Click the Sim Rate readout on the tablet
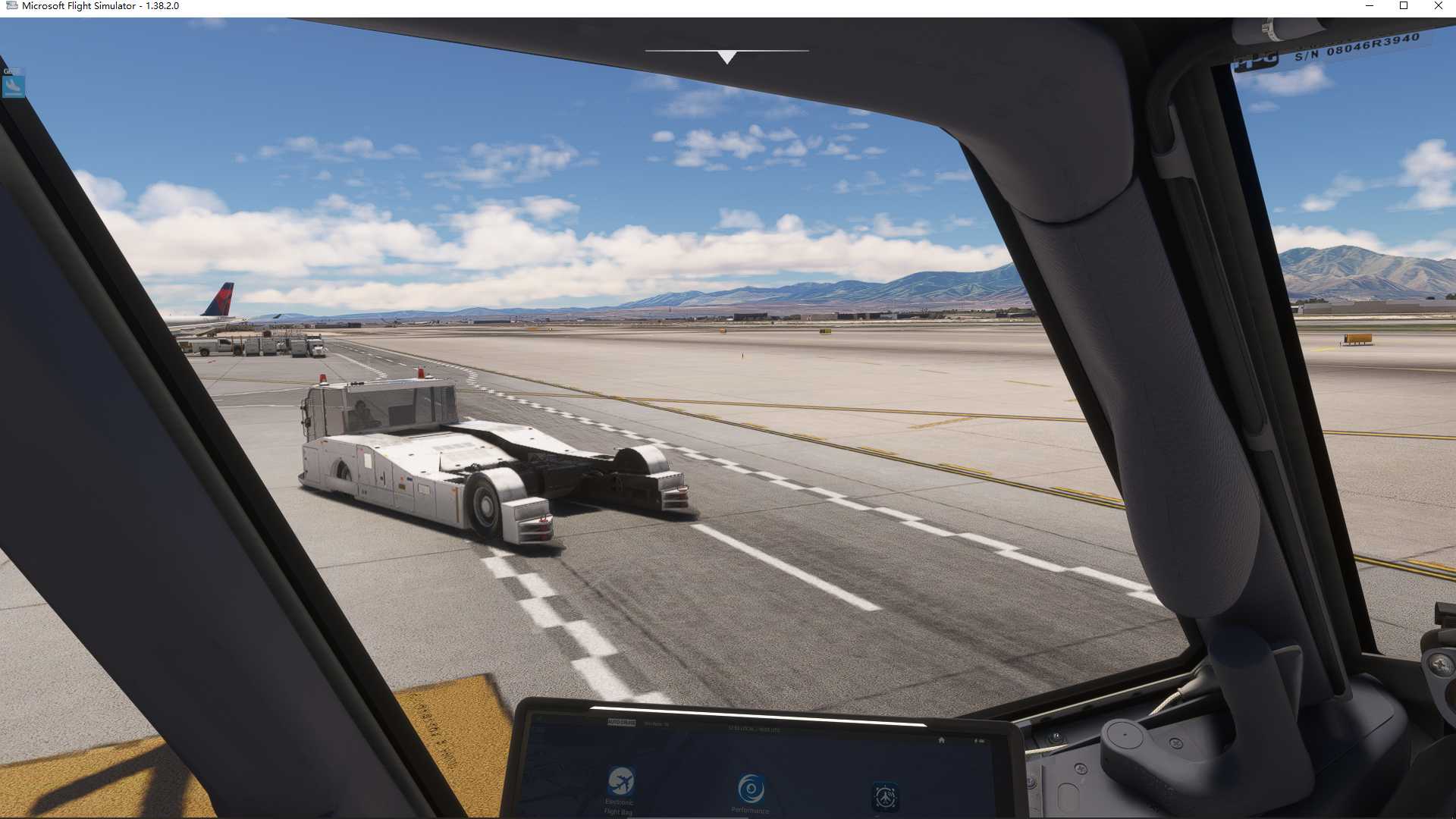The height and width of the screenshot is (819, 1456). pos(657,725)
